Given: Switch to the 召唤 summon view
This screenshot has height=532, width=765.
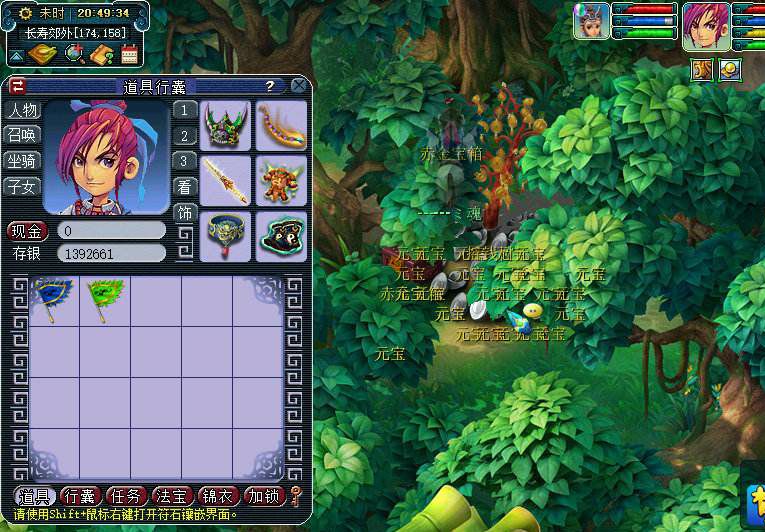Looking at the screenshot, I should click(22, 135).
